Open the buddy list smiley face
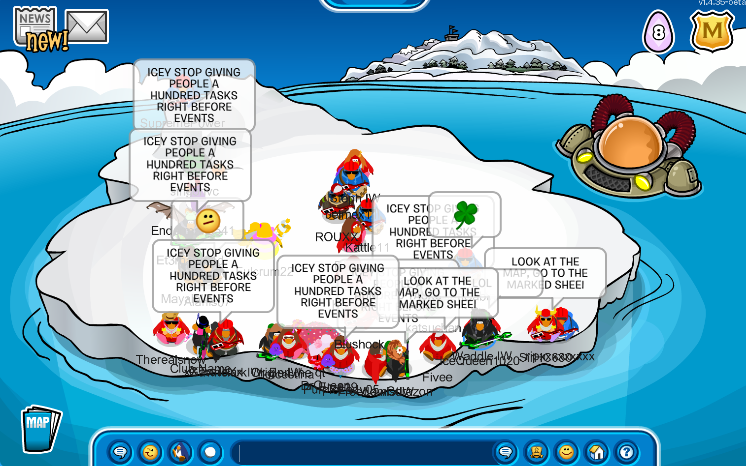746x466 pixels. point(566,451)
